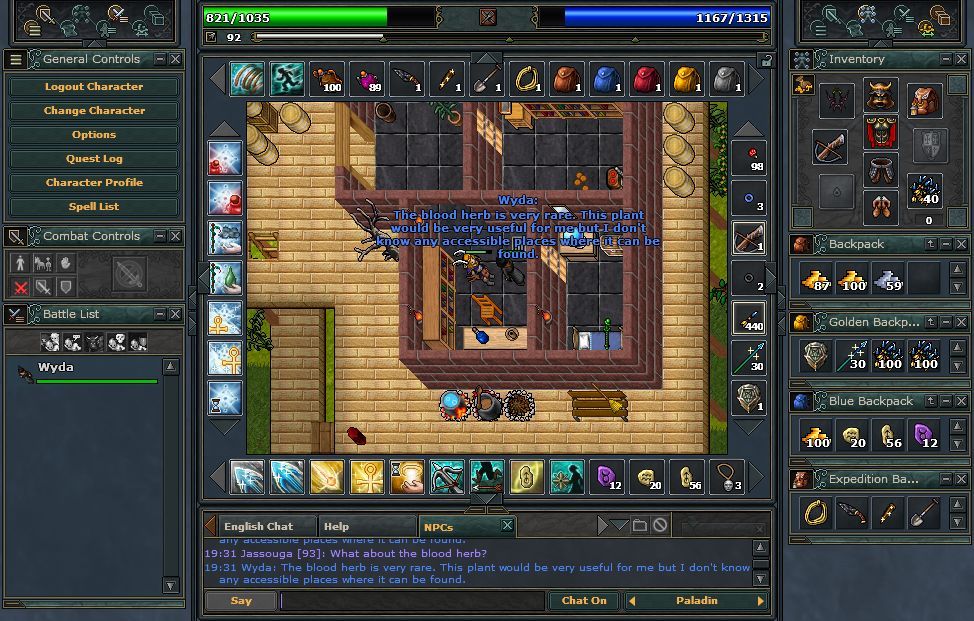The height and width of the screenshot is (621, 974).
Task: Show the Quest Log
Action: click(93, 159)
